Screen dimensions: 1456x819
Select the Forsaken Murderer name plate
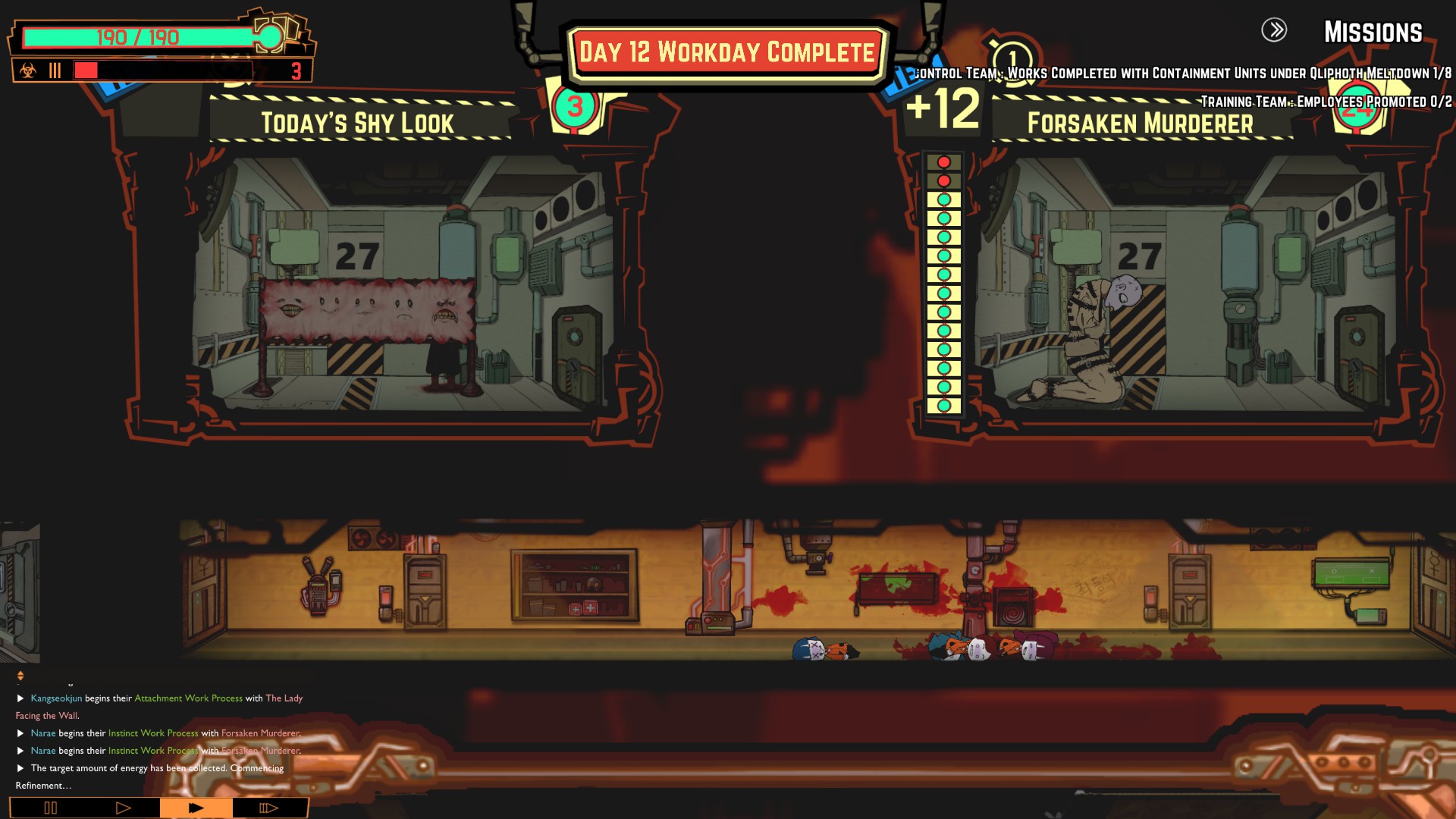(x=1140, y=123)
